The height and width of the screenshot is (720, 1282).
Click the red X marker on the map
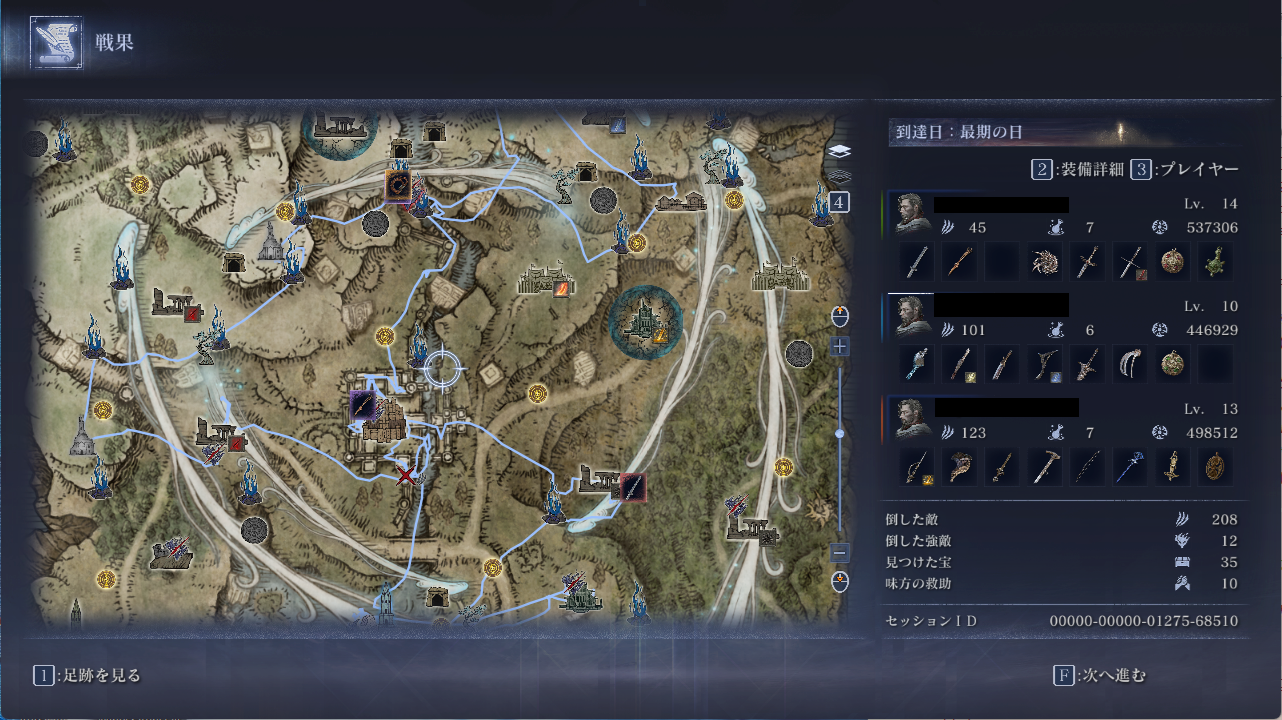pos(405,475)
